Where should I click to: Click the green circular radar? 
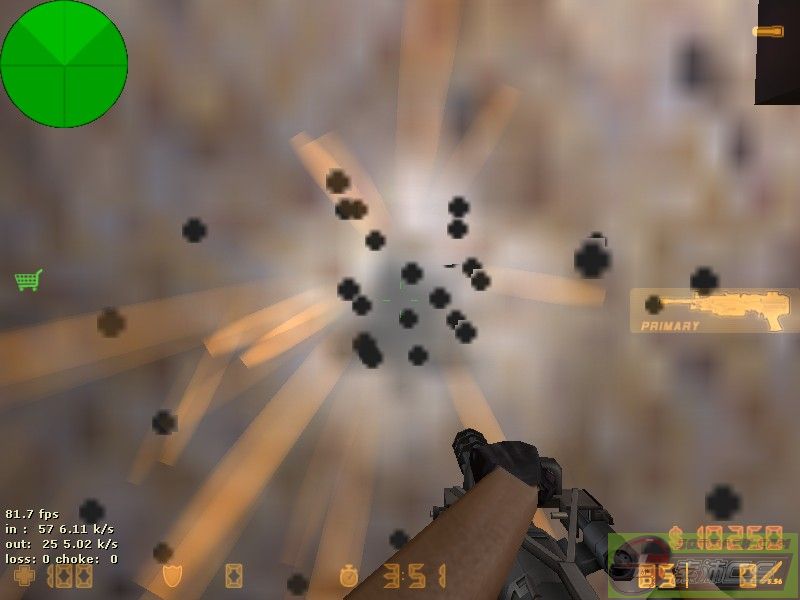(x=64, y=64)
